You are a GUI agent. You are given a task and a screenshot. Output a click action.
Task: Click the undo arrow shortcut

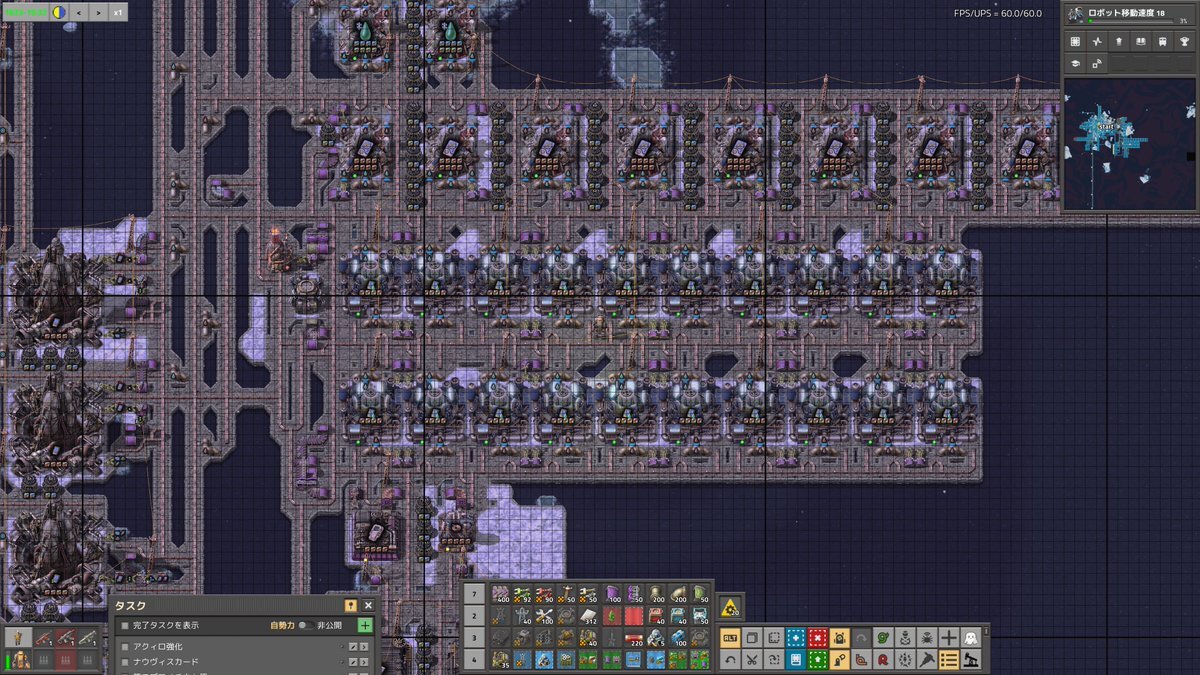point(730,659)
